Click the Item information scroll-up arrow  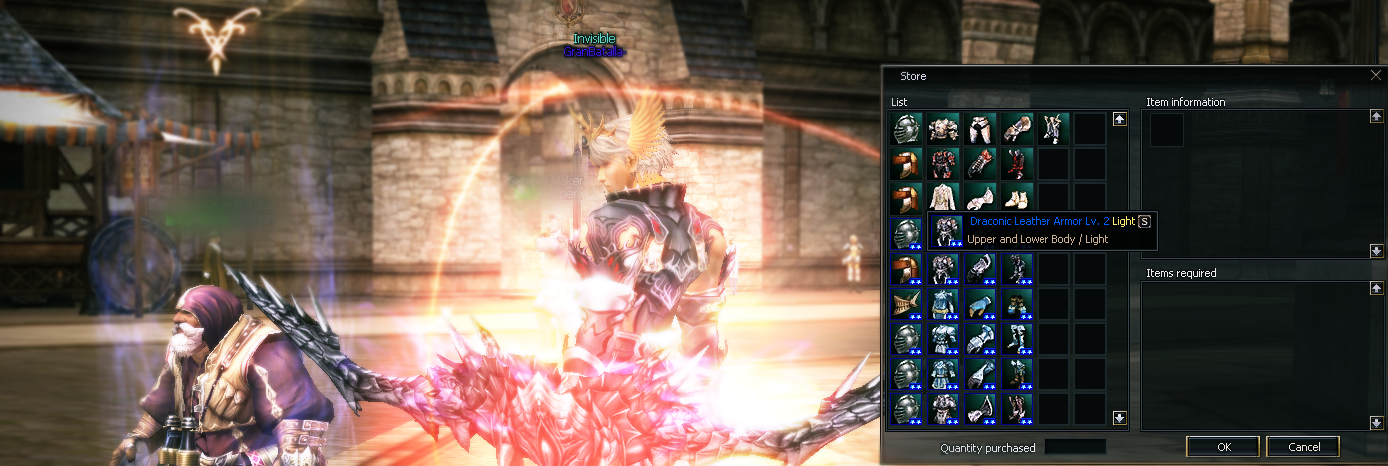coord(1377,117)
